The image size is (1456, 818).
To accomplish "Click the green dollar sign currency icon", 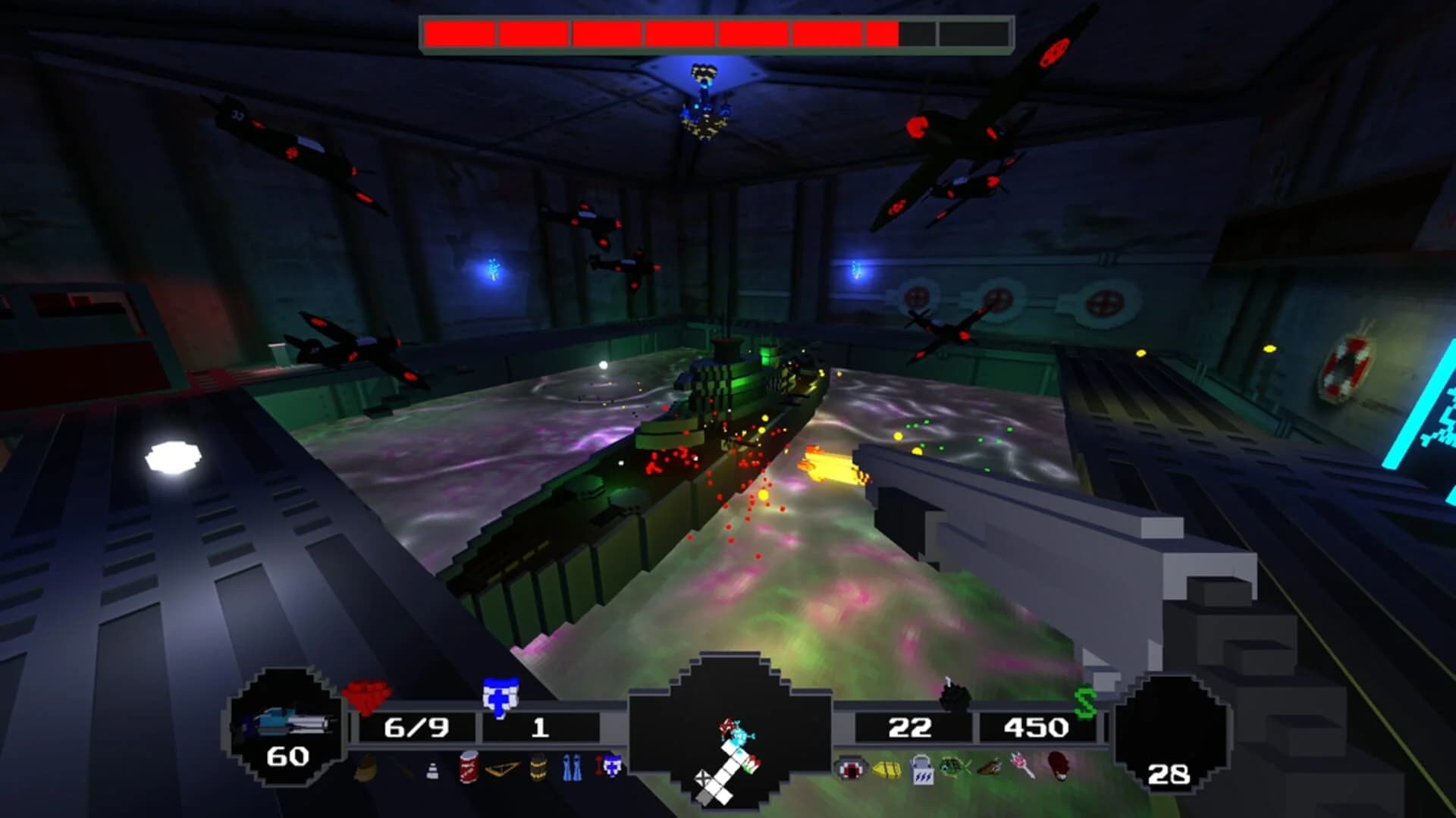I will 1085,701.
